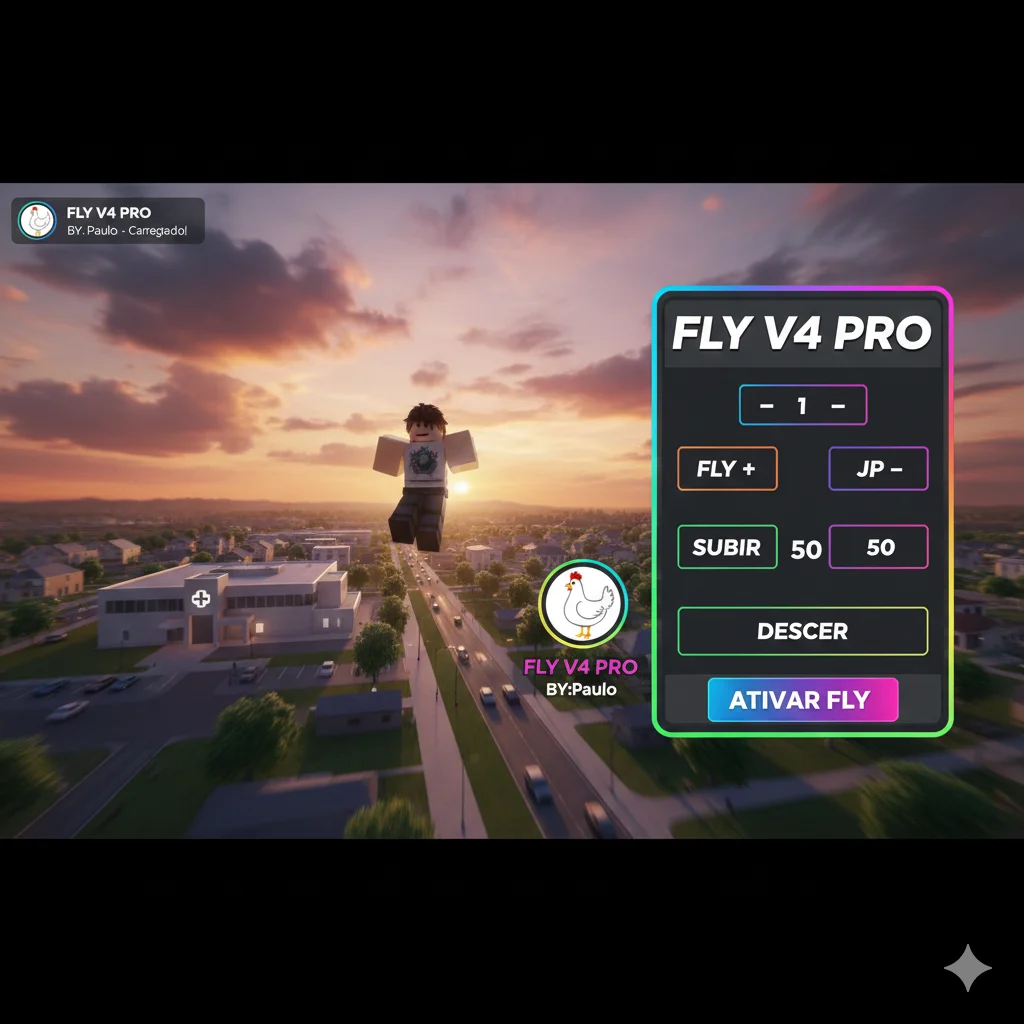Click the JP – button
The height and width of the screenshot is (1024, 1024).
878,469
